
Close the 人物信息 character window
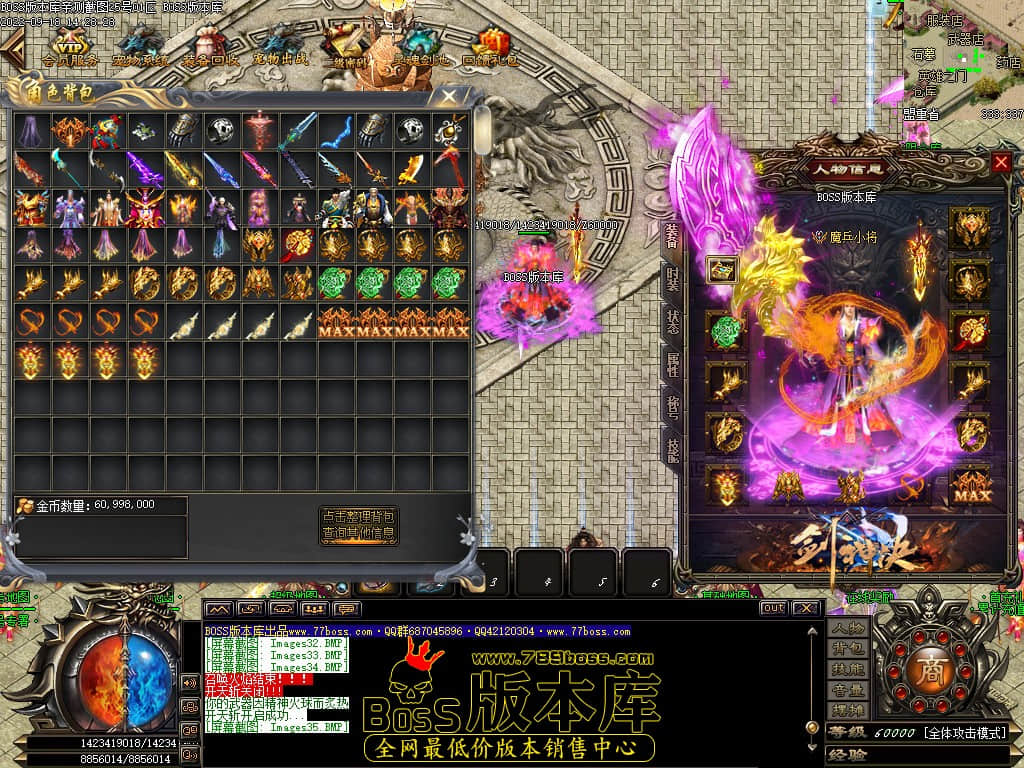pos(1001,162)
